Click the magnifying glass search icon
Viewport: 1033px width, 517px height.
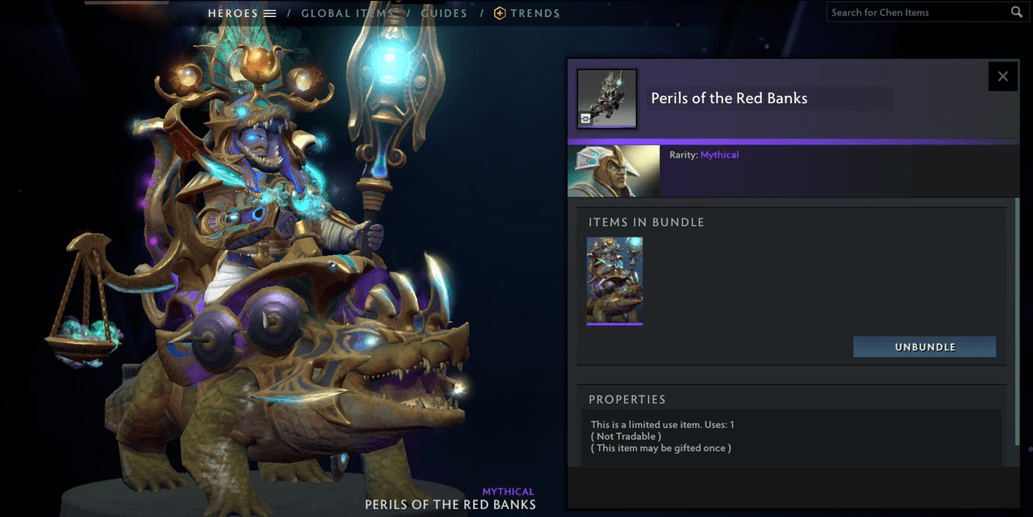1017,12
